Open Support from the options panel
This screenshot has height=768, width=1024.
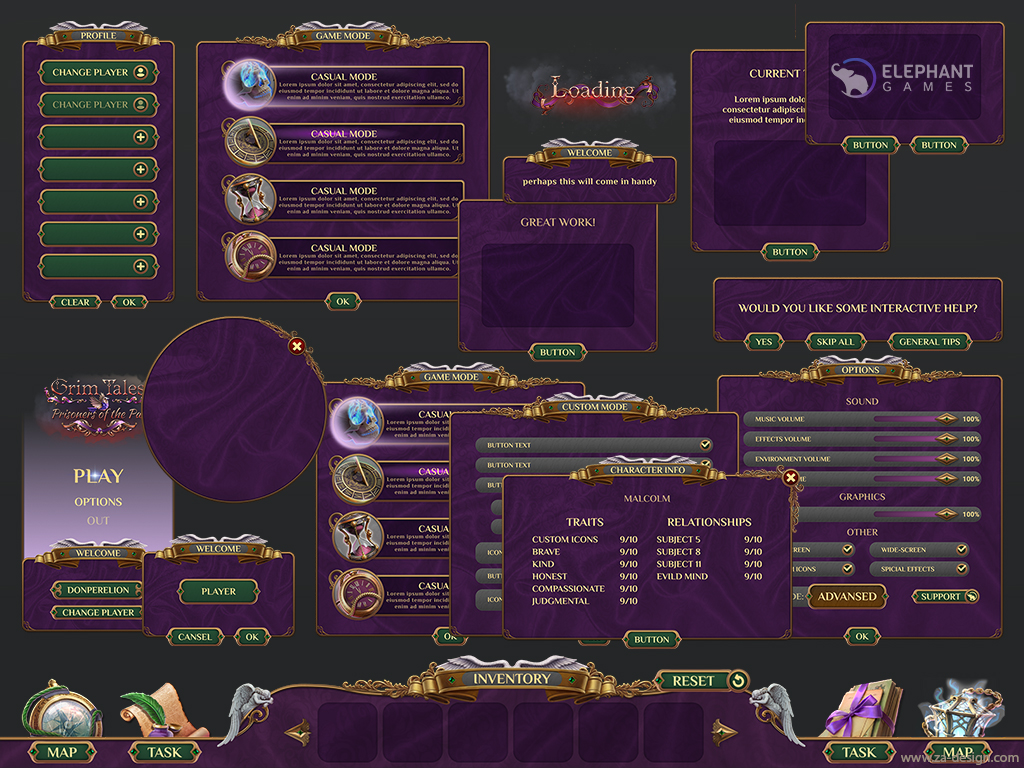tap(945, 597)
